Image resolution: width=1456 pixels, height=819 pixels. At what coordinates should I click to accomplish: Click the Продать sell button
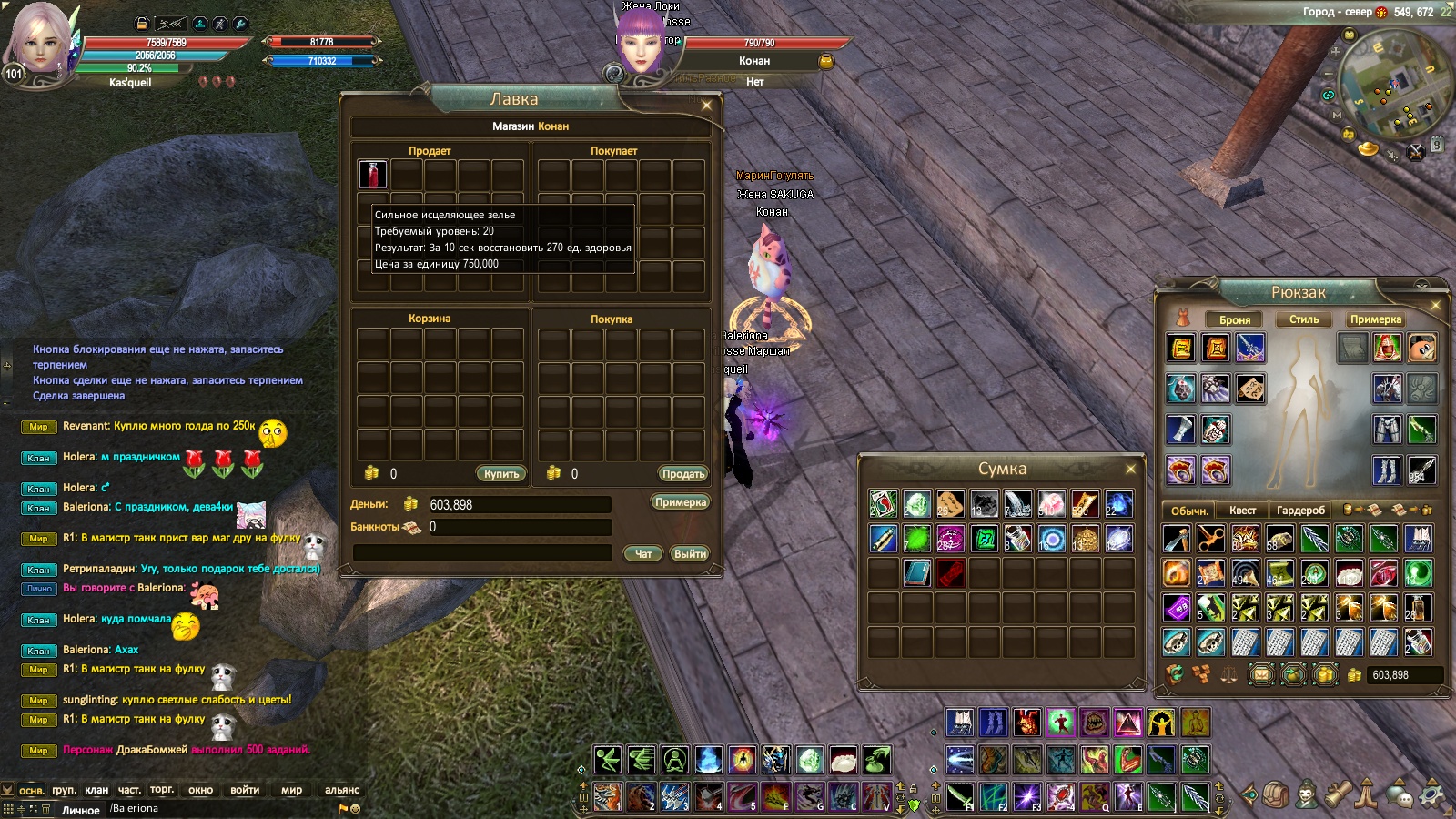682,474
